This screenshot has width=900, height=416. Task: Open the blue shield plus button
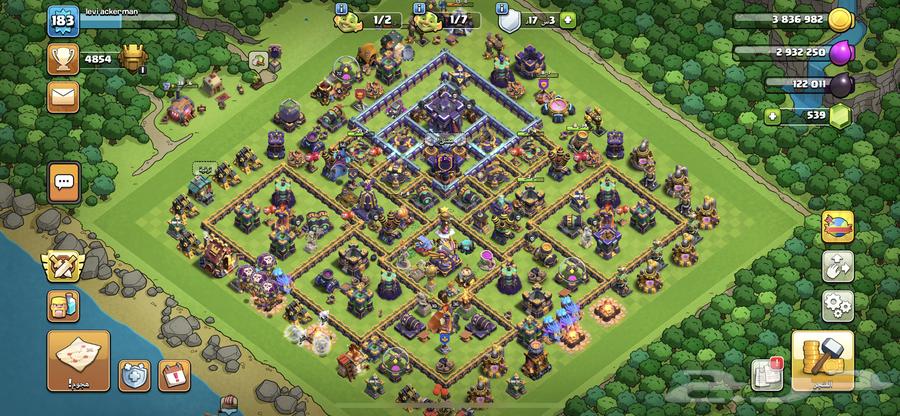point(133,375)
